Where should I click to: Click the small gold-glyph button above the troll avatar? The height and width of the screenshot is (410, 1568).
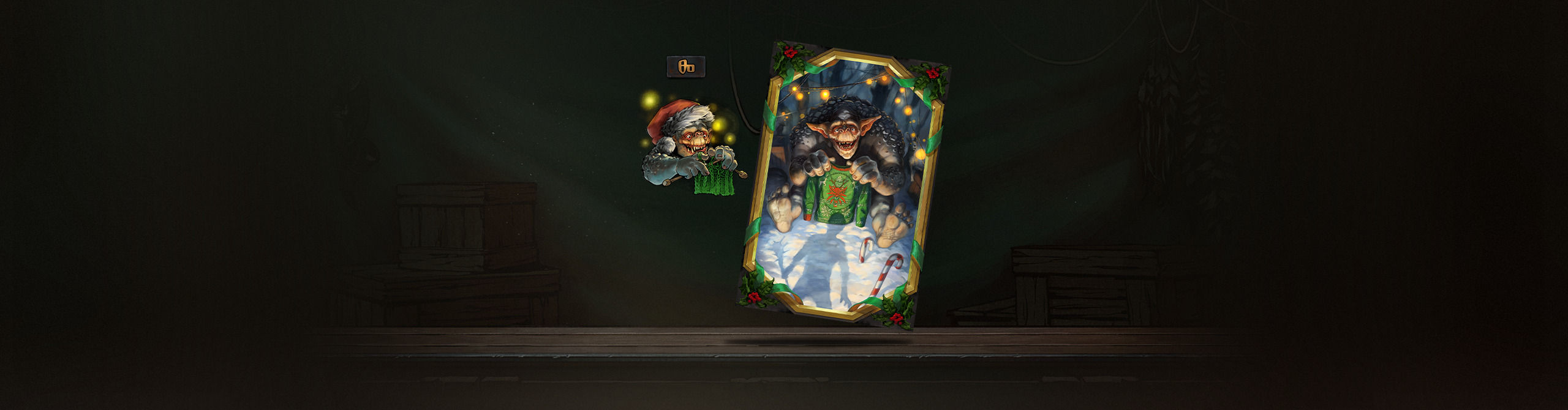685,67
